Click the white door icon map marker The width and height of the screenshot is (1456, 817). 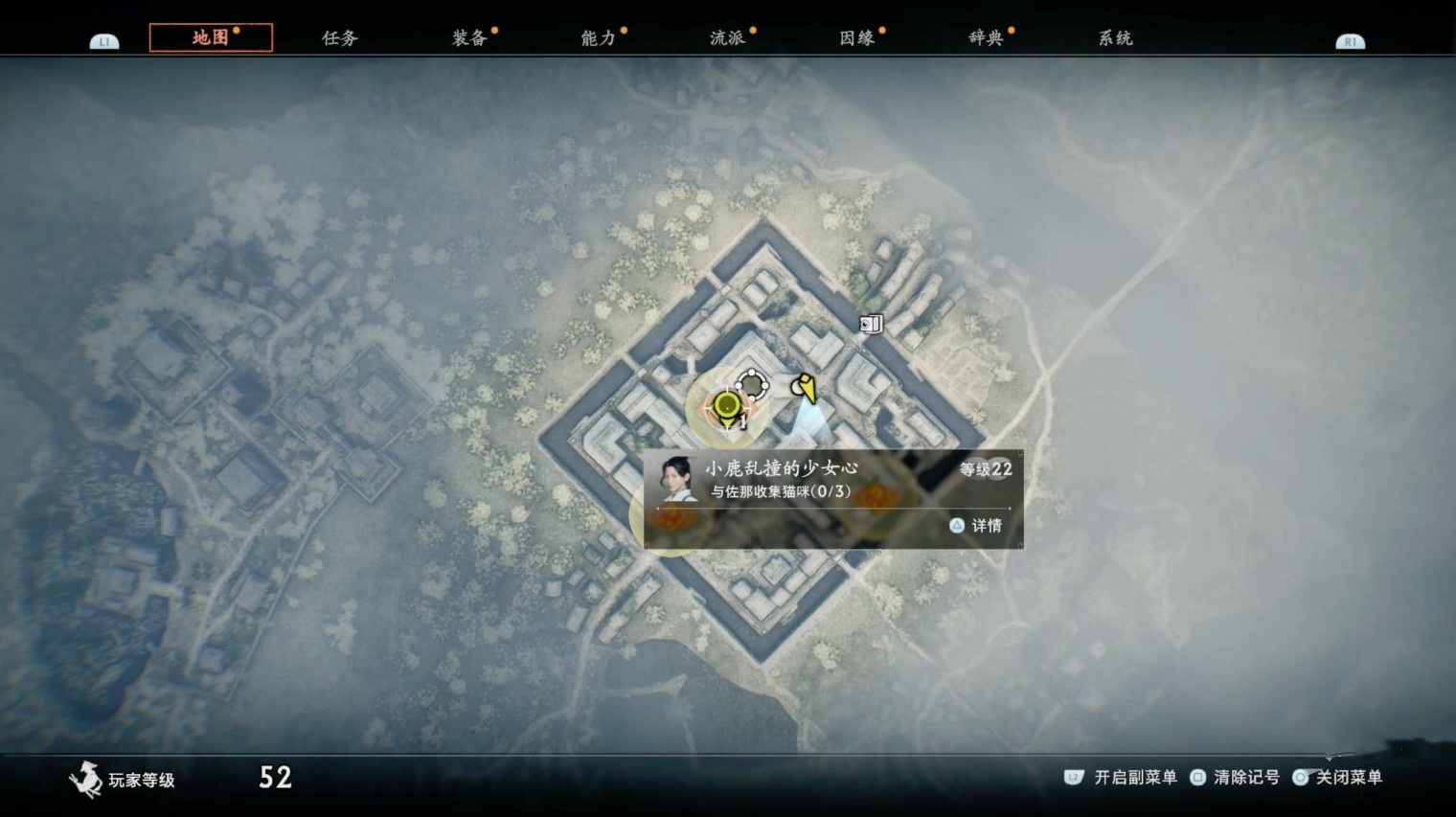point(870,324)
